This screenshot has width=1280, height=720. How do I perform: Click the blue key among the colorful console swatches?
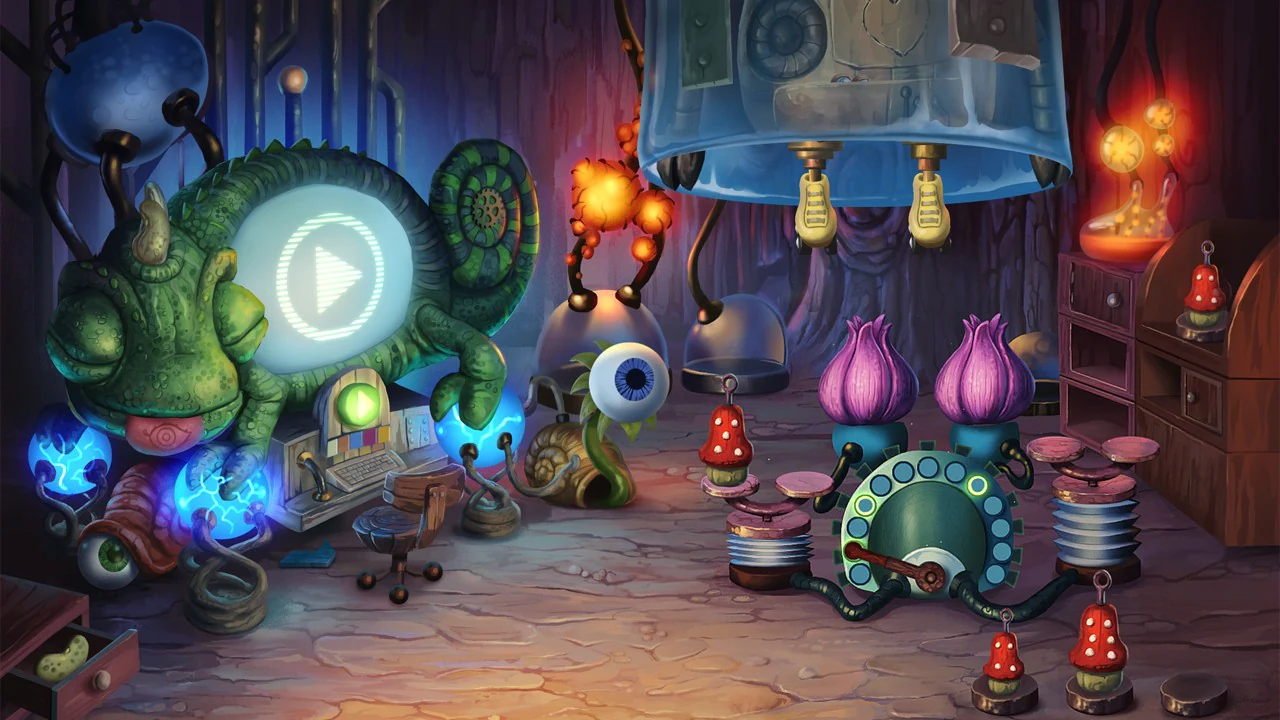pos(355,438)
